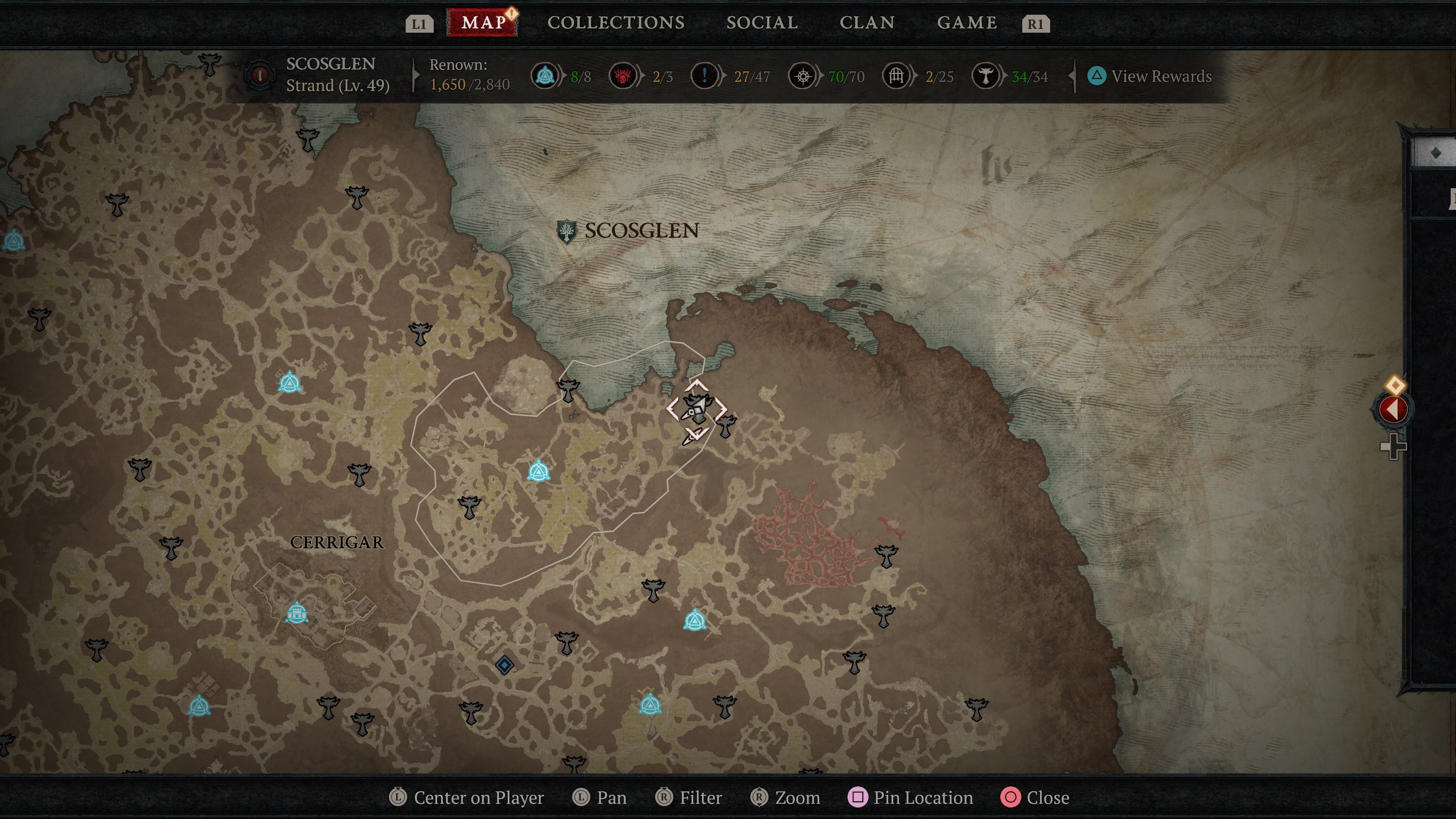Collapse the side panel with the red arrow button
Screen dimensions: 1456x819
pyautogui.click(x=1394, y=409)
